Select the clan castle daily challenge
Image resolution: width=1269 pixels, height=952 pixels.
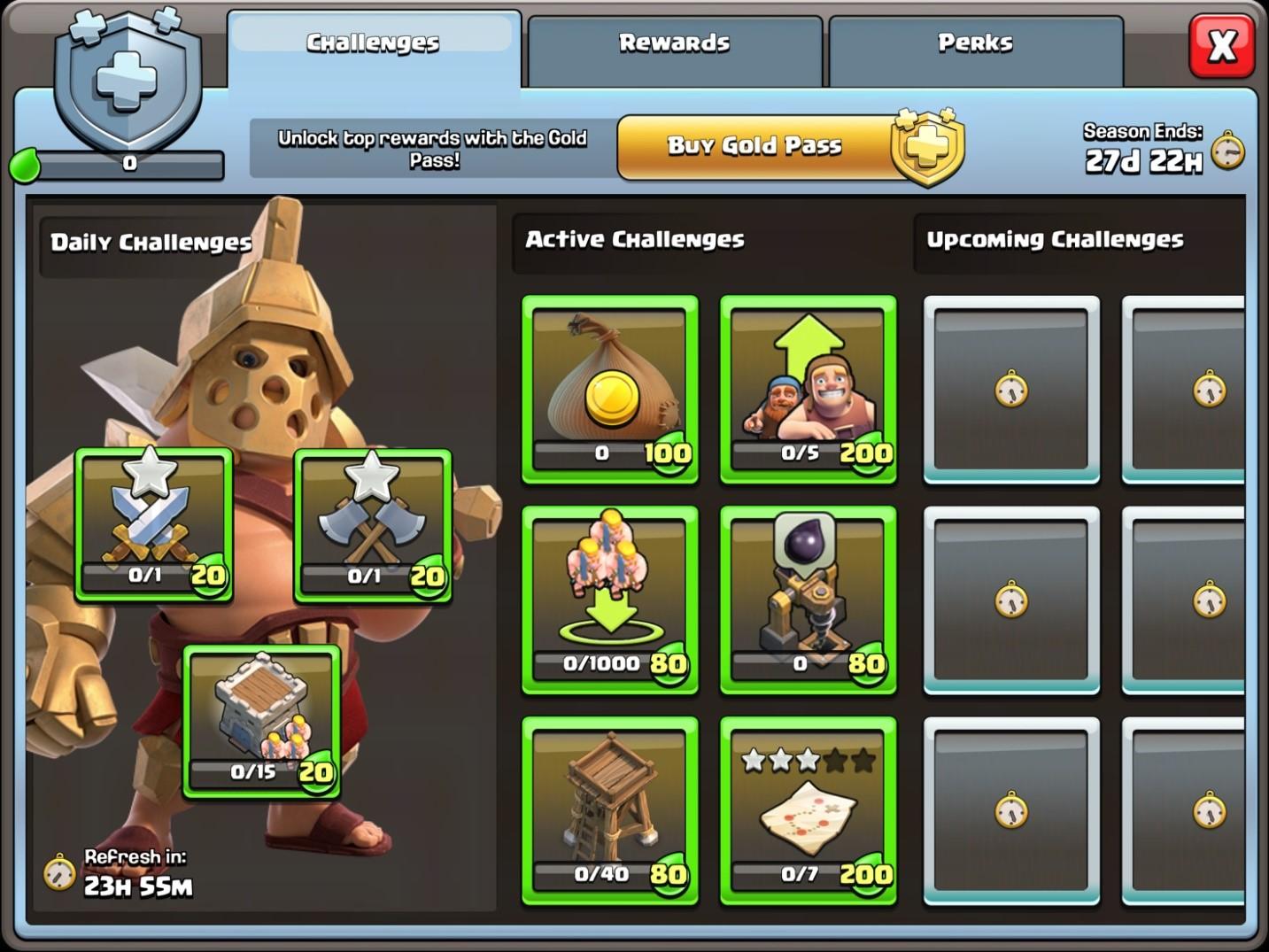262,721
